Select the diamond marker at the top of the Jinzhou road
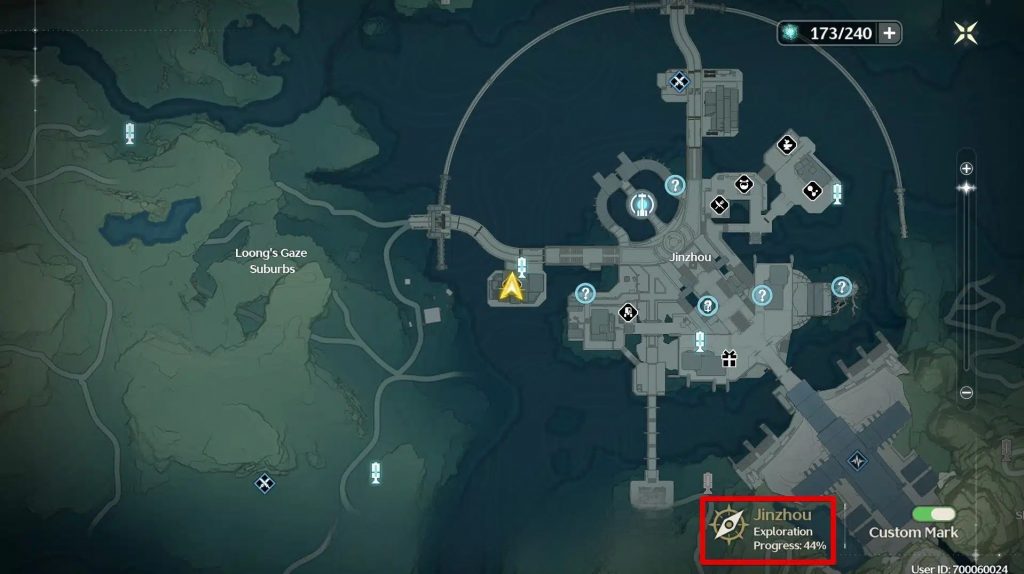 click(680, 81)
